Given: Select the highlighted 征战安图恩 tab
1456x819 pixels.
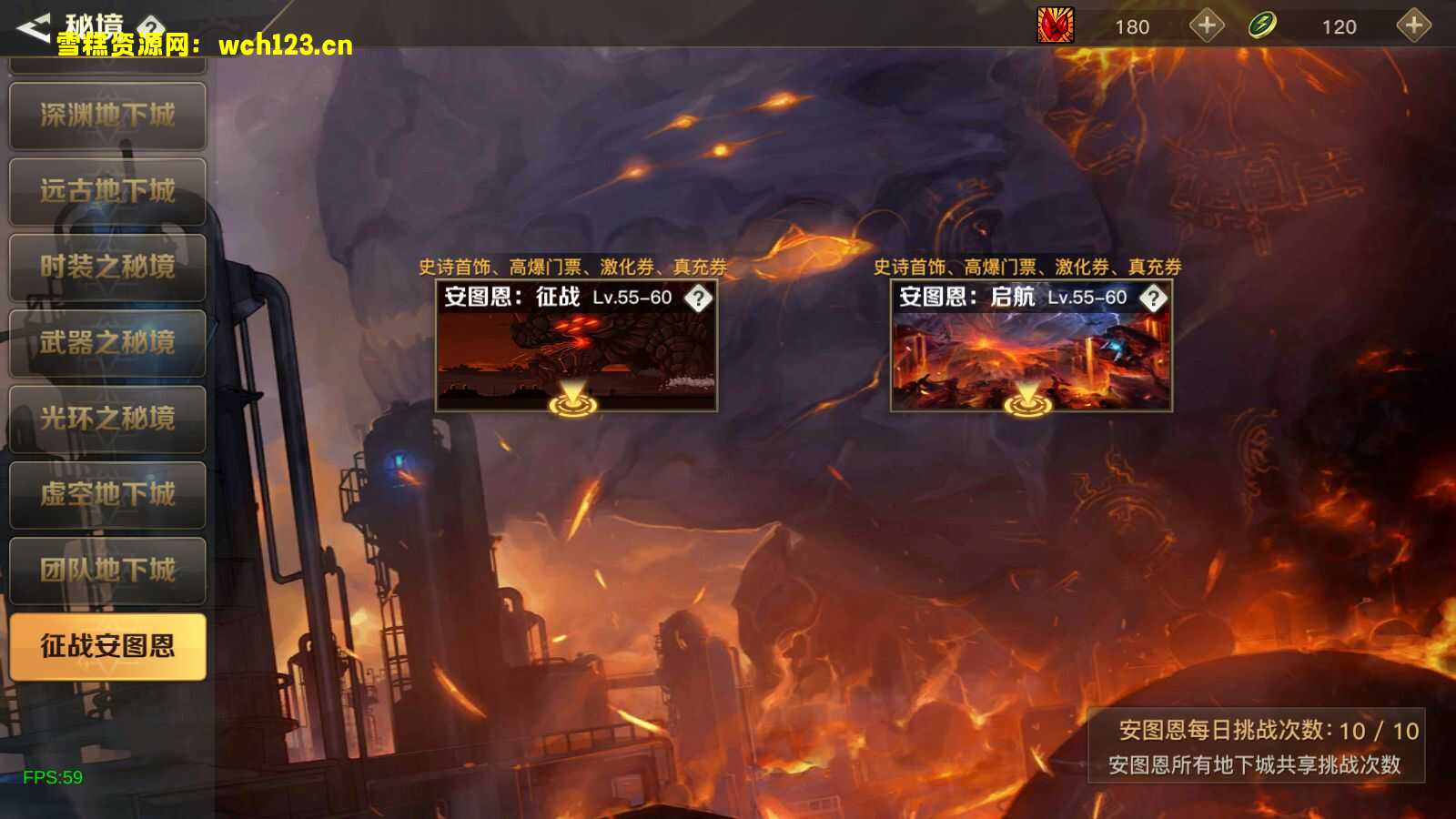Looking at the screenshot, I should click(107, 646).
